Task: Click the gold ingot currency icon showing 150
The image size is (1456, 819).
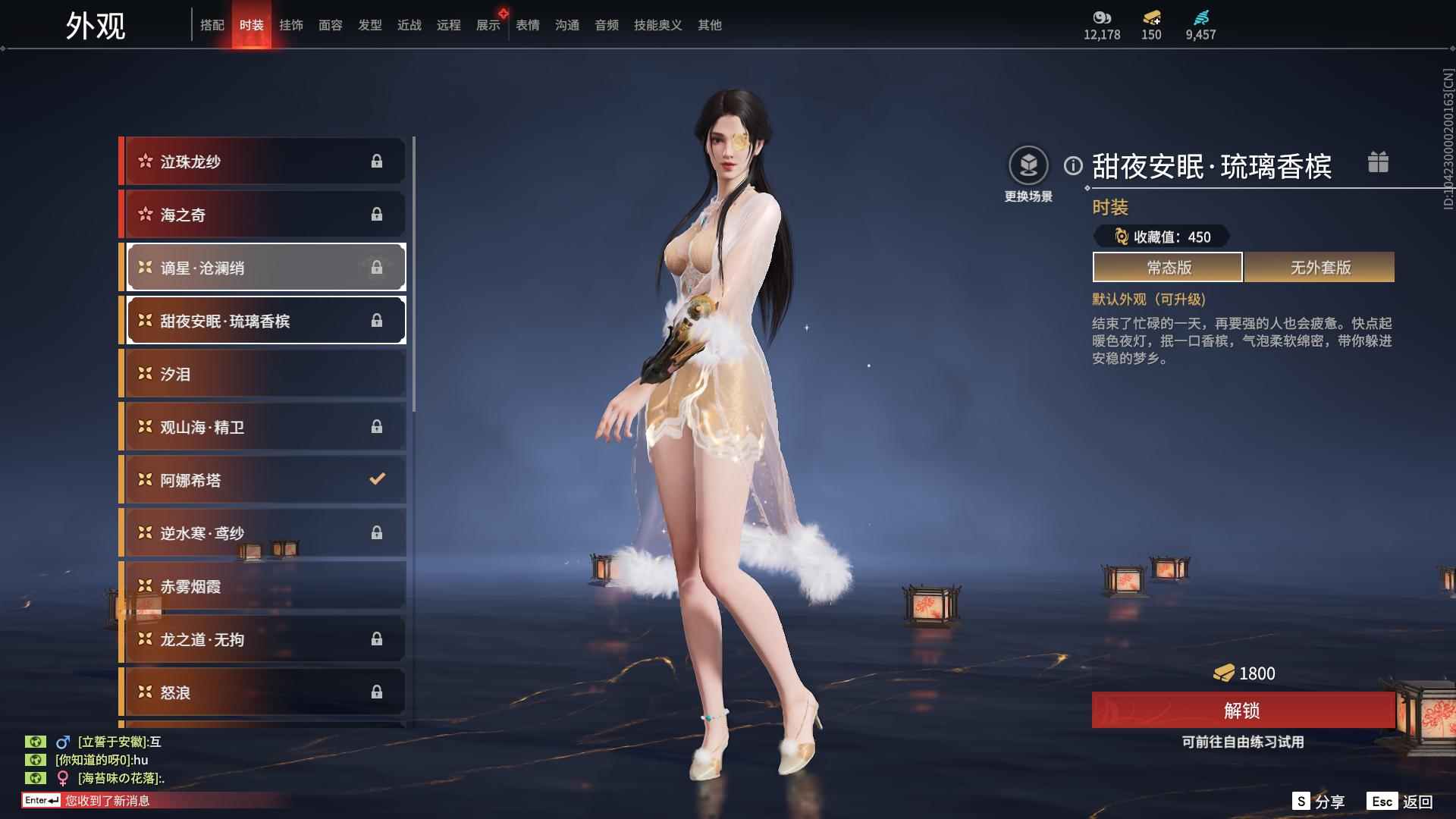Action: 1151,17
